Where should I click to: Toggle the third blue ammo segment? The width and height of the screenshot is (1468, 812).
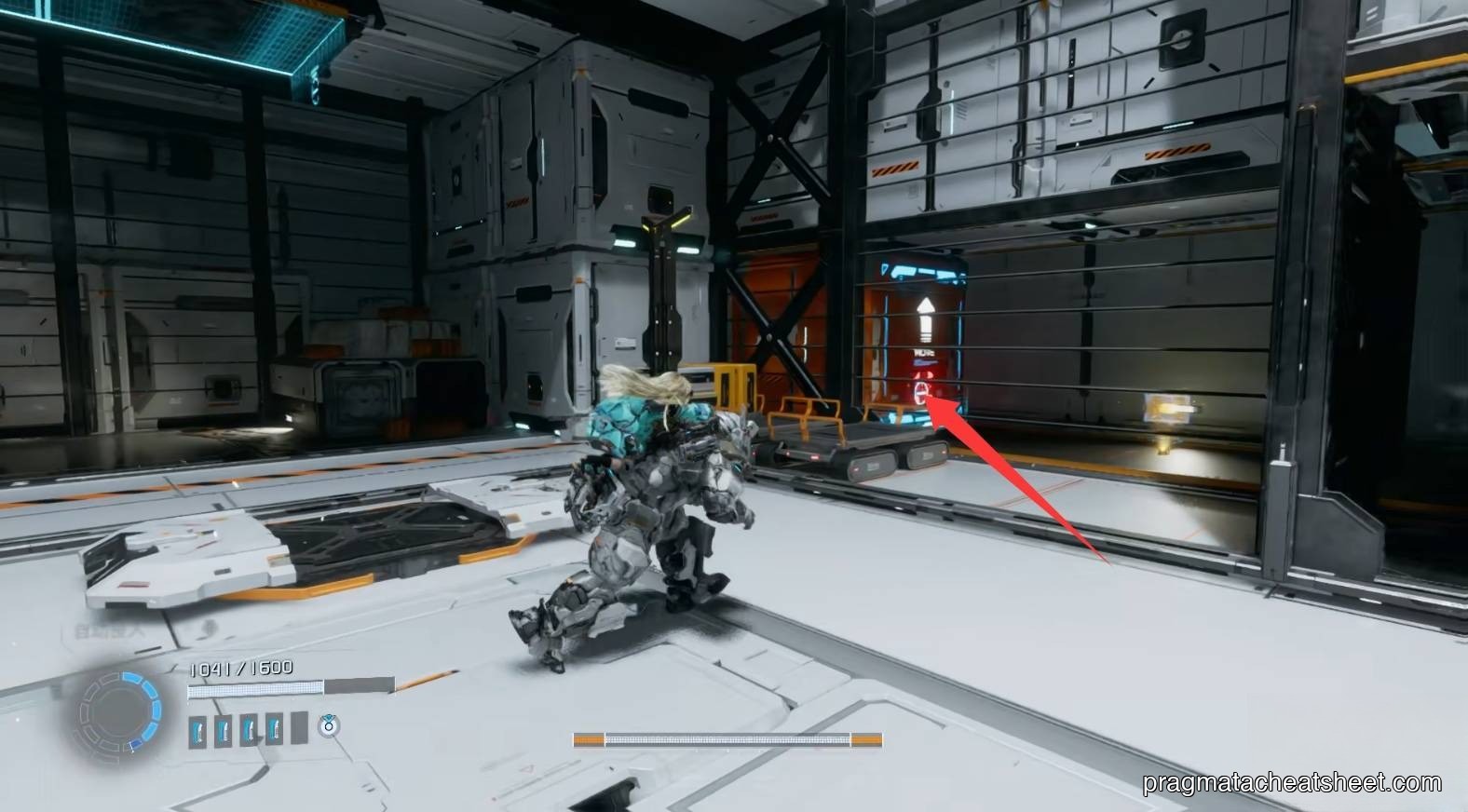[250, 729]
